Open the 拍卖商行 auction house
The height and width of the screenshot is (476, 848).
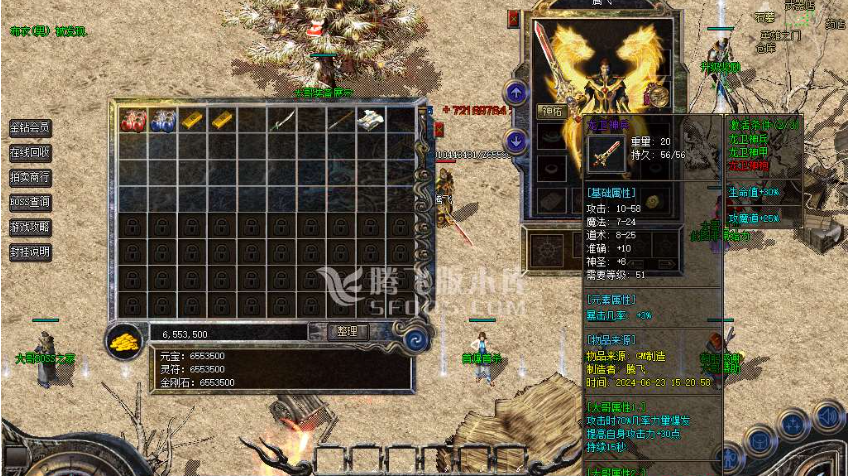tap(30, 177)
